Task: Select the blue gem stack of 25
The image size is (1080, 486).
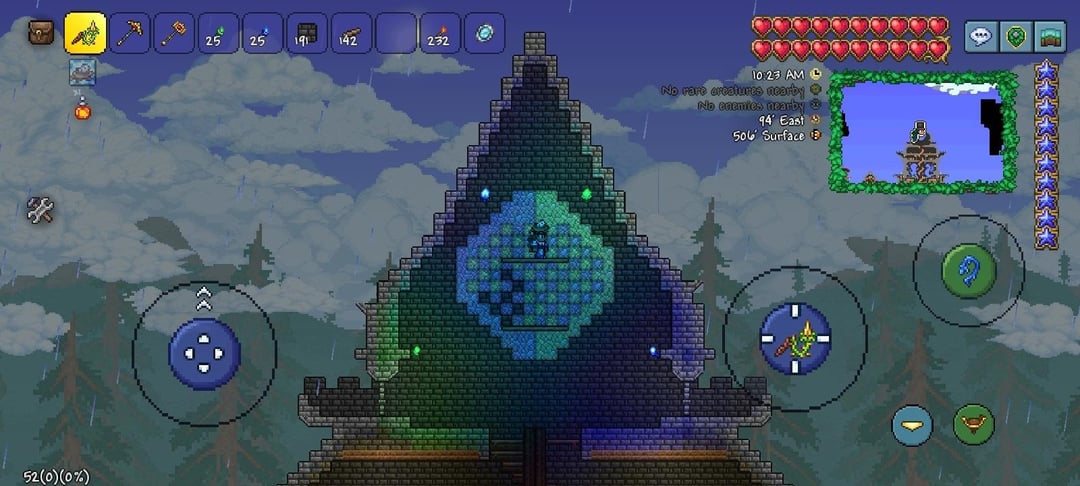Action: click(263, 33)
